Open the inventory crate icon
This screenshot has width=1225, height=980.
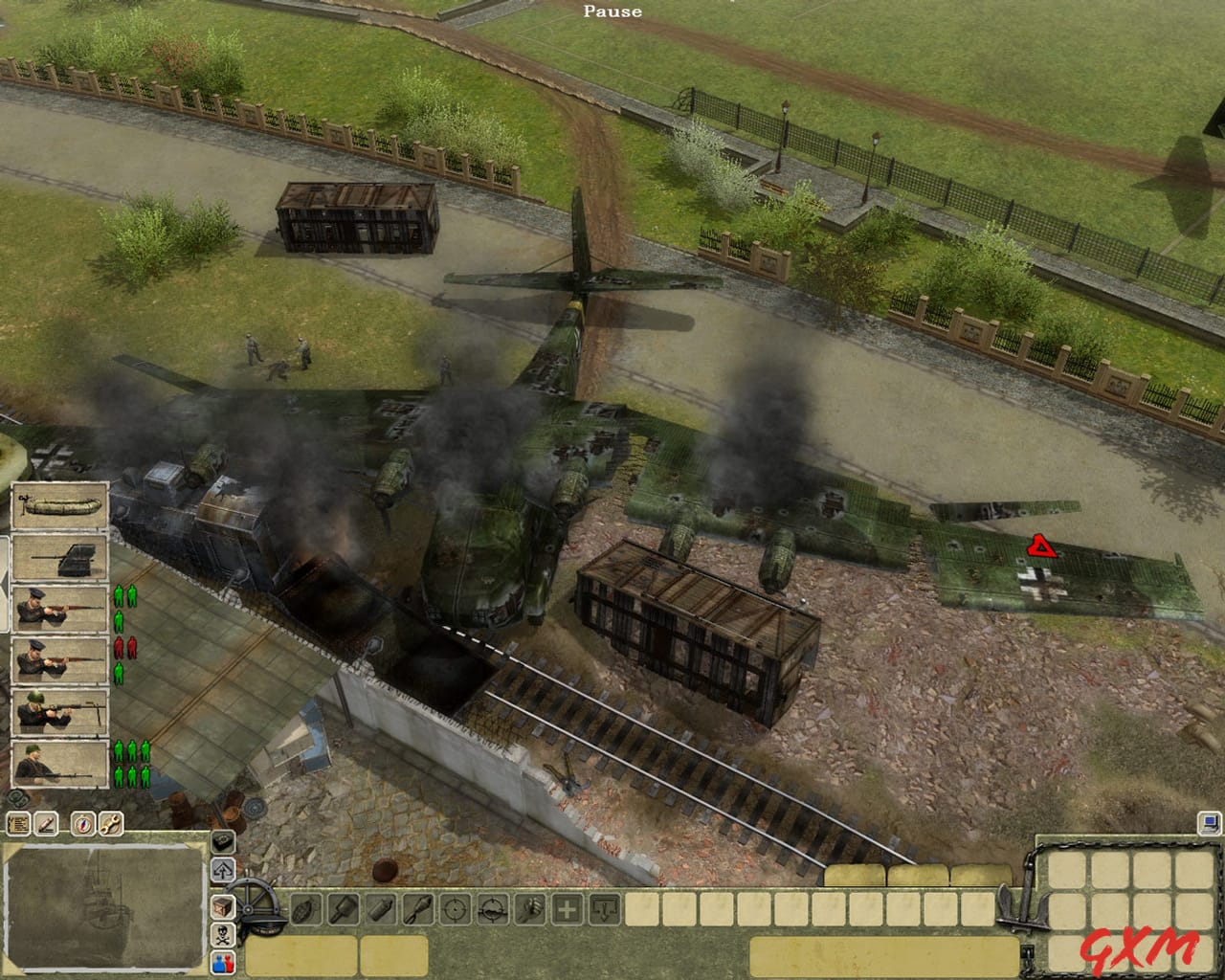[x=224, y=906]
